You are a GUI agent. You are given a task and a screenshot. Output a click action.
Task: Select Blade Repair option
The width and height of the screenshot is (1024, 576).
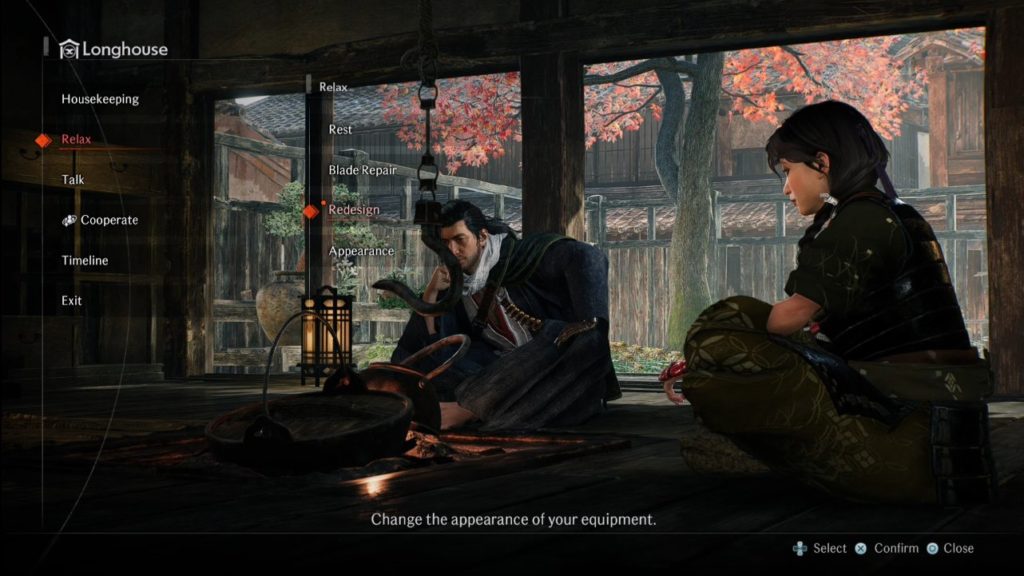tap(362, 170)
